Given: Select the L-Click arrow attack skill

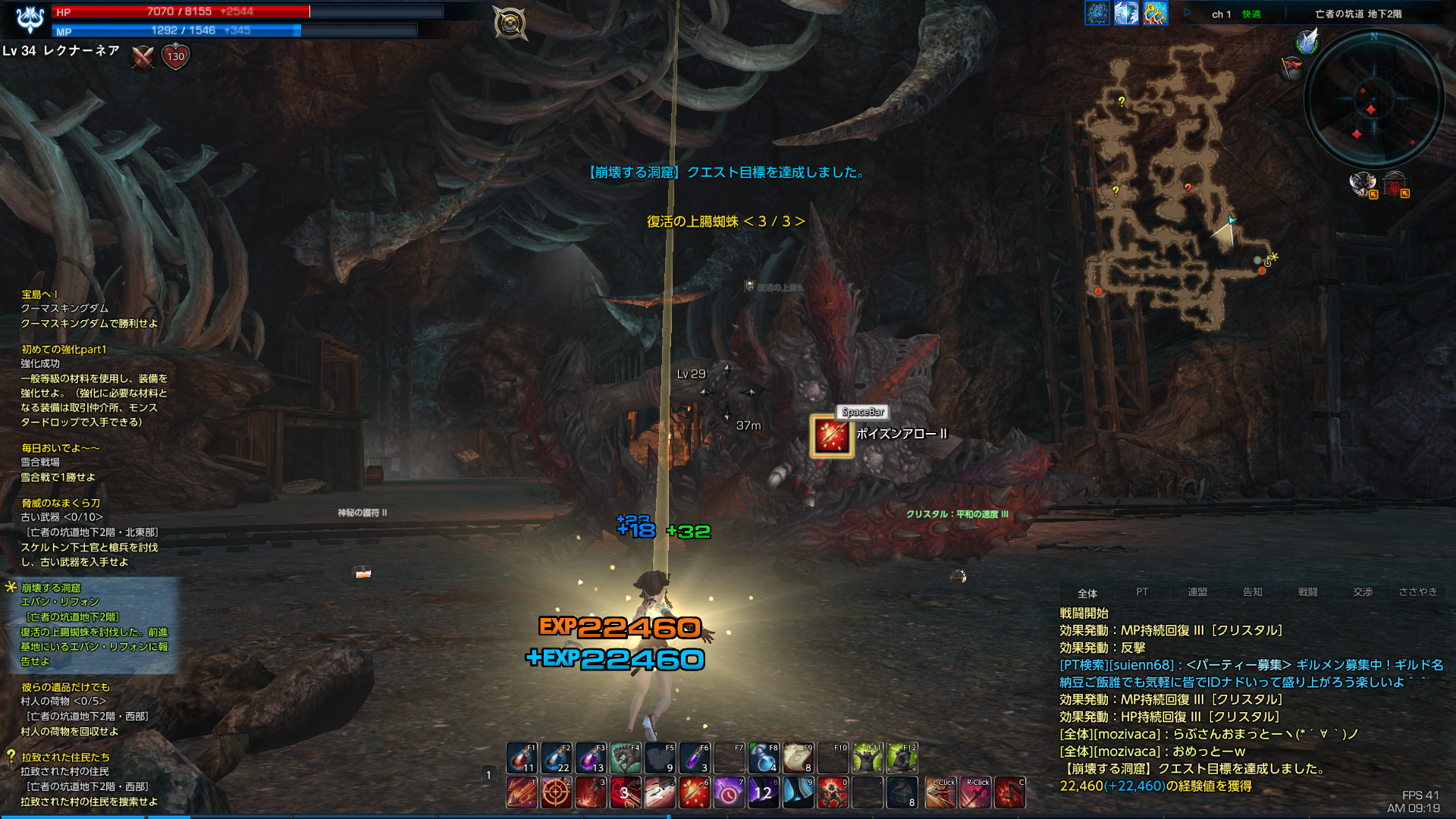Looking at the screenshot, I should point(941,793).
